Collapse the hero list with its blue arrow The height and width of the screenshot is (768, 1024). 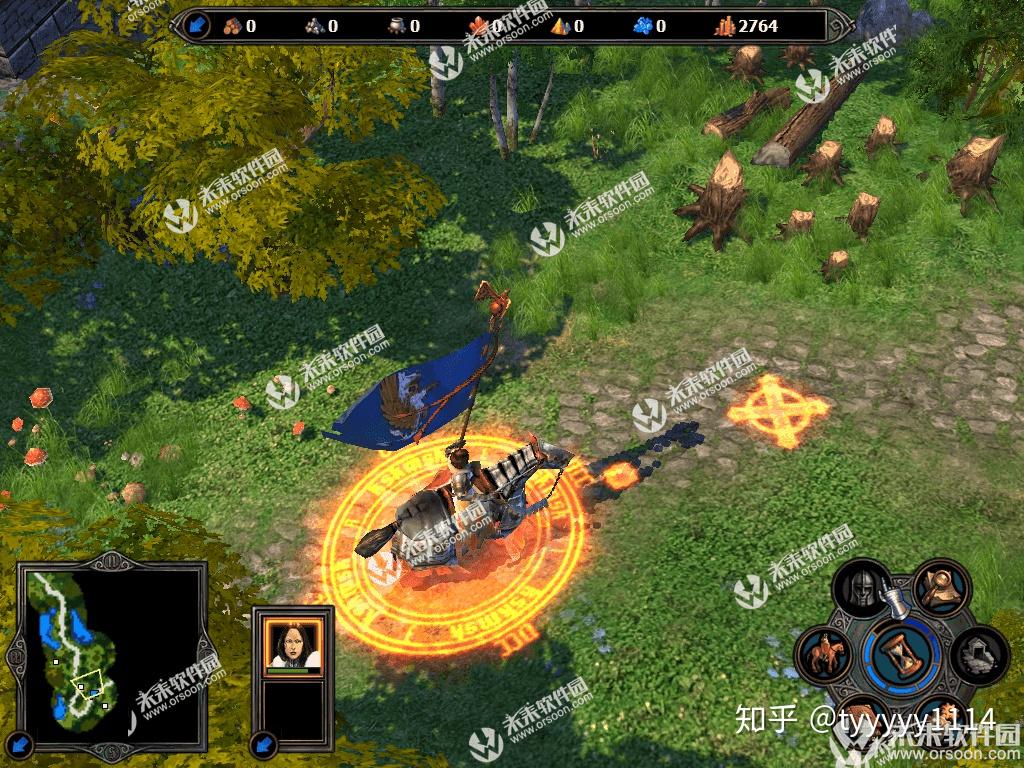264,743
